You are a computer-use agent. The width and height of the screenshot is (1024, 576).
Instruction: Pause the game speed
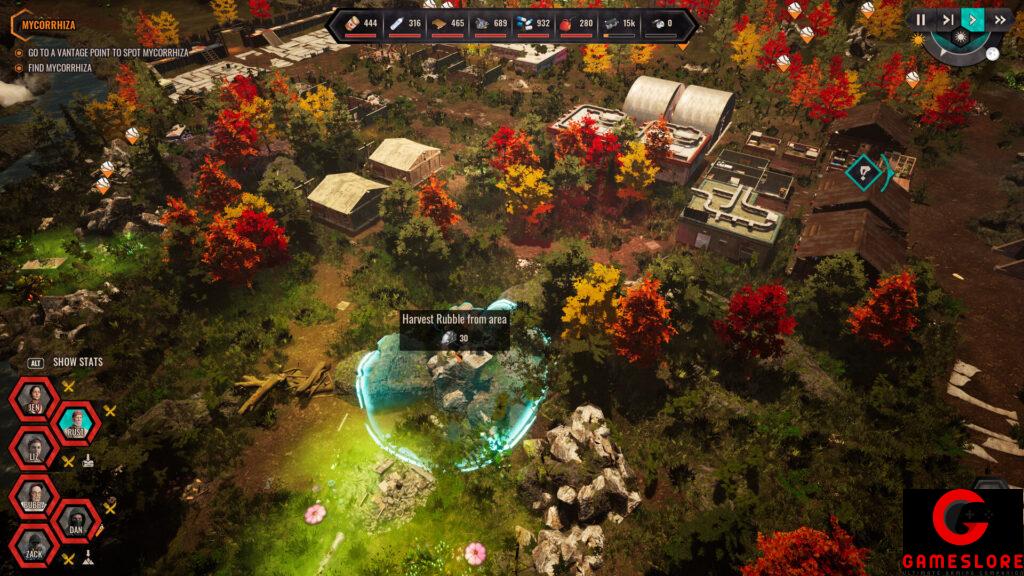[x=921, y=19]
